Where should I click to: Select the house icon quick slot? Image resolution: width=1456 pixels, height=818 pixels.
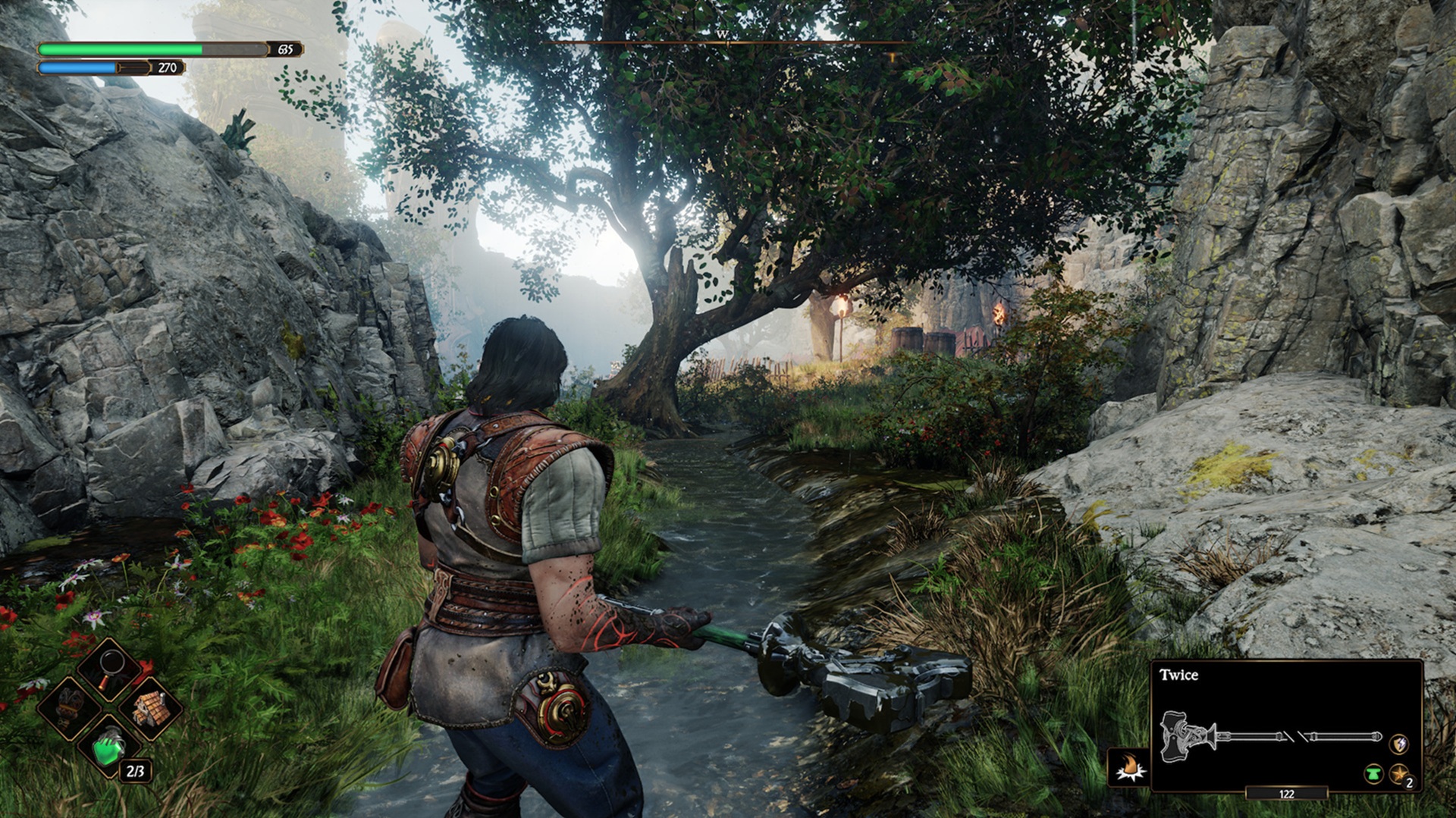coord(149,708)
